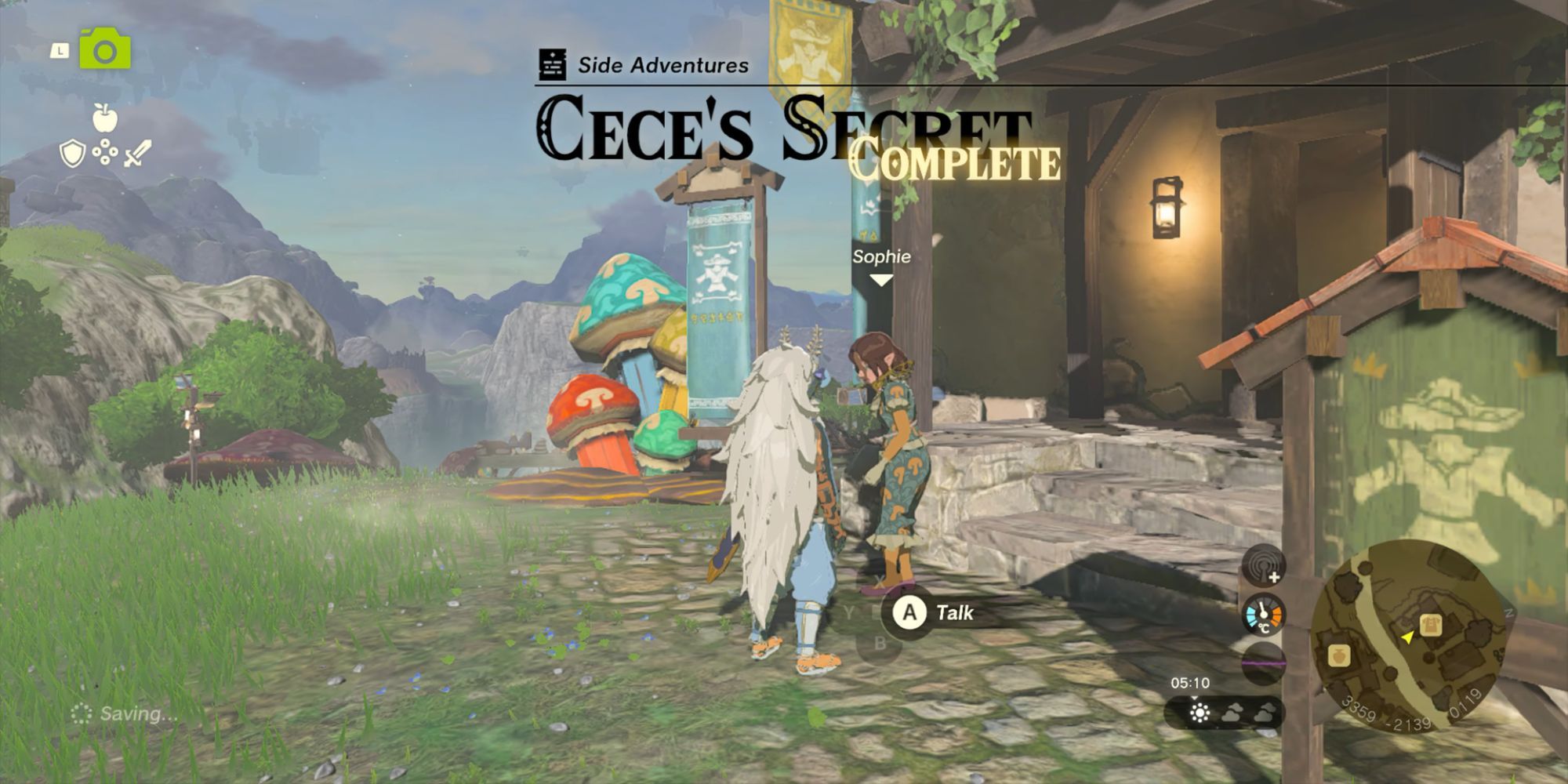This screenshot has height=784, width=1568.
Task: Click the dye shop pot icon on minimap
Action: tap(1340, 657)
